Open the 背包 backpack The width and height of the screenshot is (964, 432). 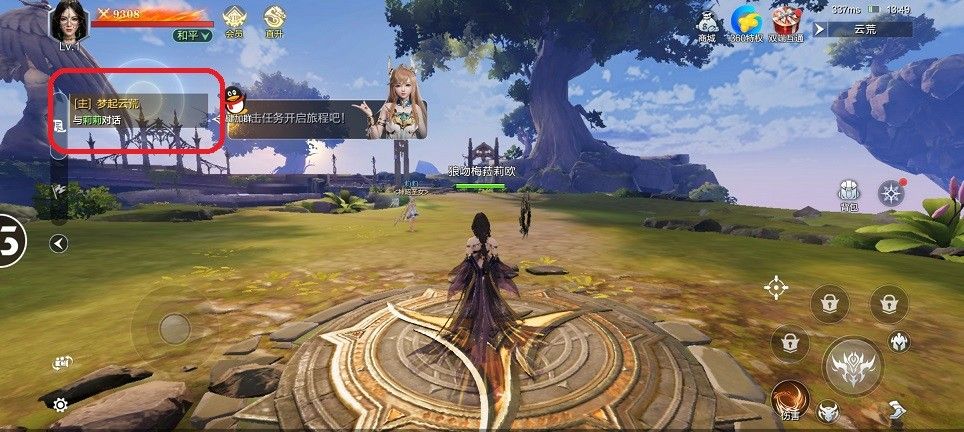click(848, 195)
